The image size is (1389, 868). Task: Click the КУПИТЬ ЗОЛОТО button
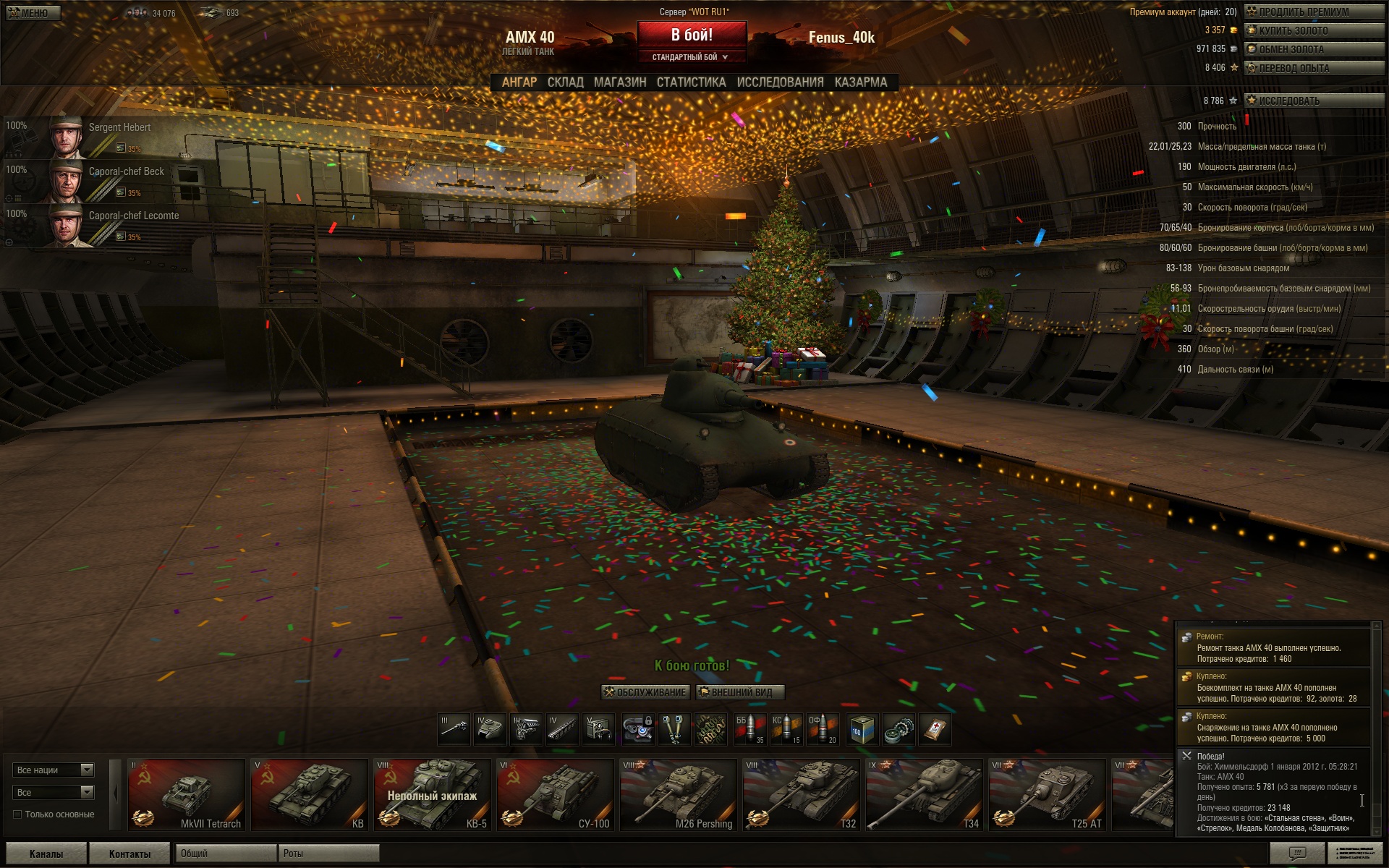pos(1313,30)
